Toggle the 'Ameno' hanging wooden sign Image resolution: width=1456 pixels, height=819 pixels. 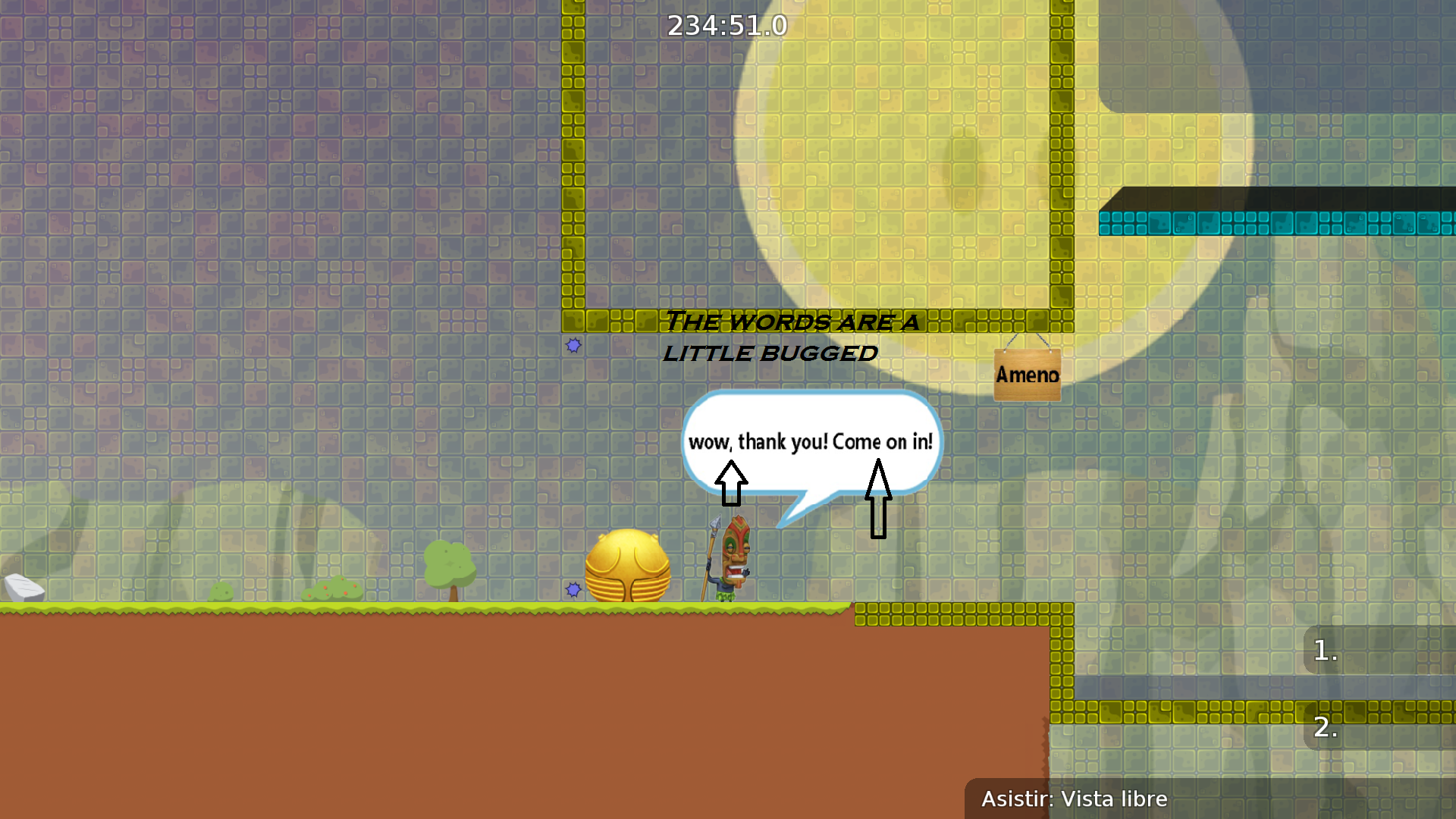[1027, 373]
